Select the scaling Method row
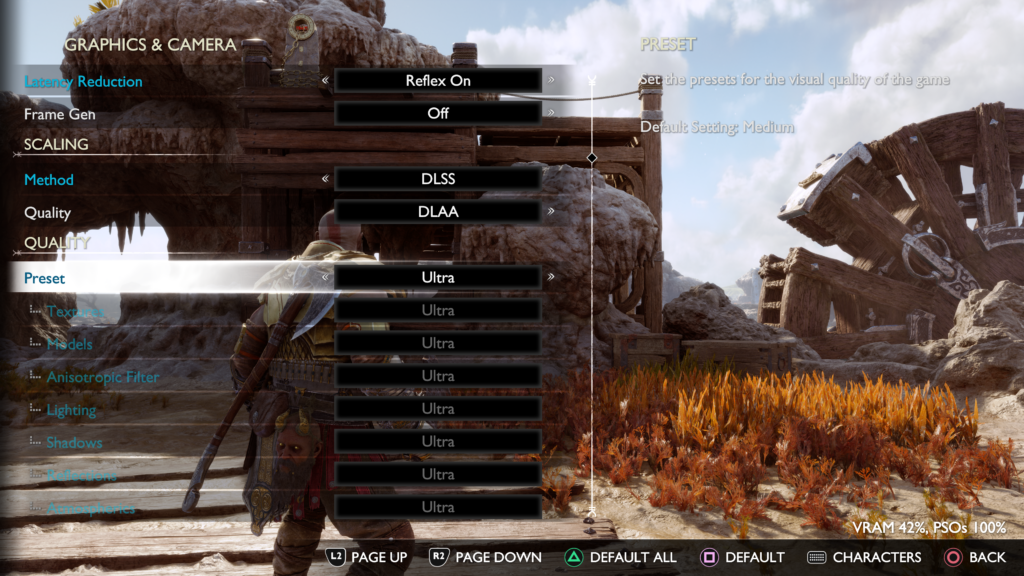 click(49, 180)
